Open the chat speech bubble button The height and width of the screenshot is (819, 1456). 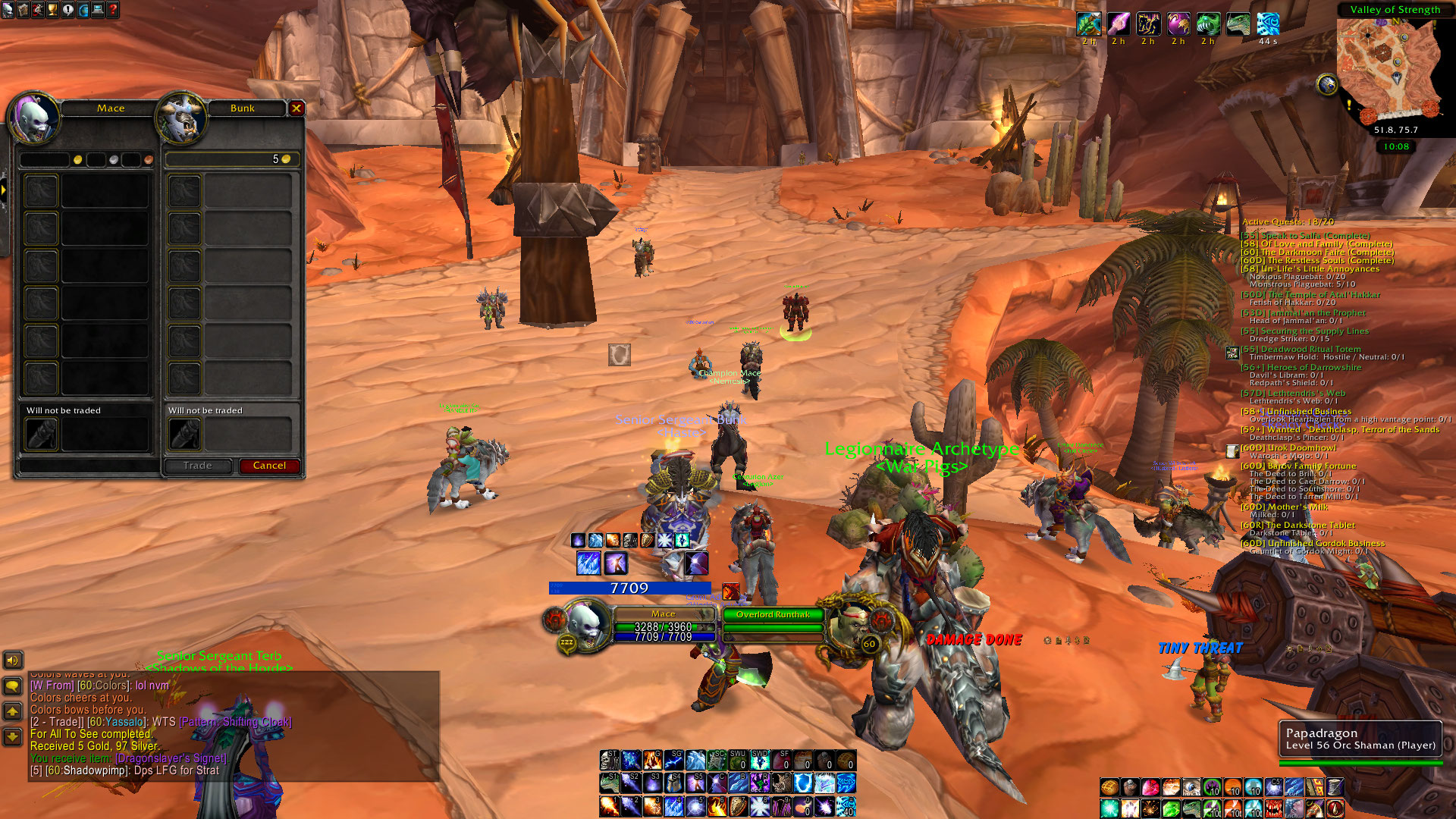pyautogui.click(x=12, y=686)
